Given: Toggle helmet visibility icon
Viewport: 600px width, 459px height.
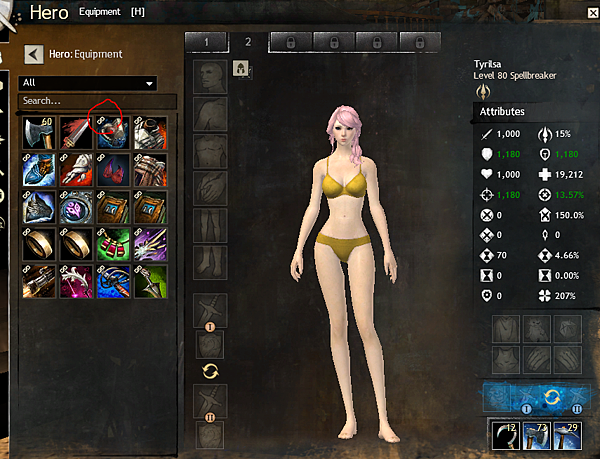Looking at the screenshot, I should pyautogui.click(x=241, y=68).
